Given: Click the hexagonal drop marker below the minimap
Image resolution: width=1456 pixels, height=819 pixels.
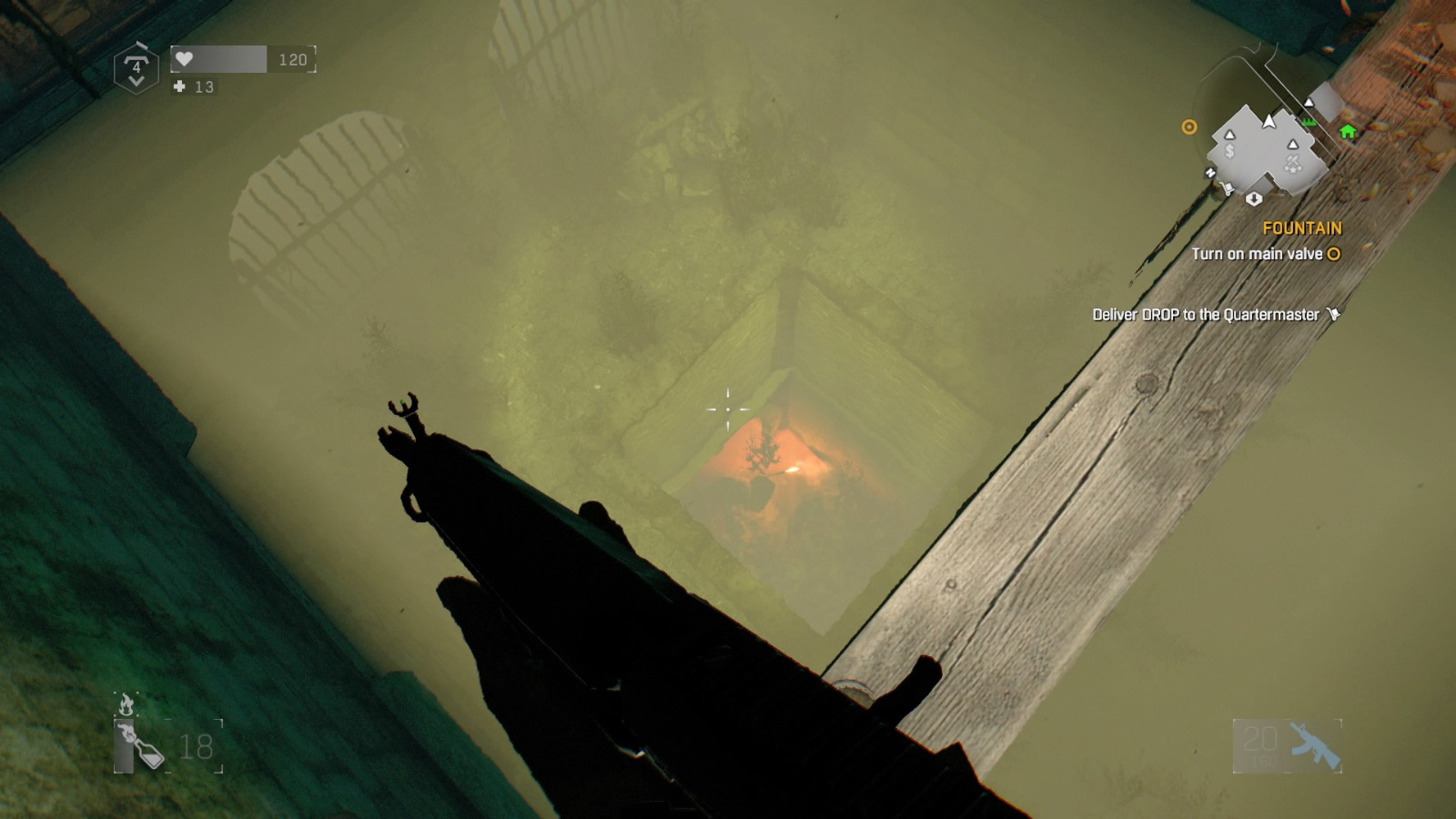Looking at the screenshot, I should 1254,198.
